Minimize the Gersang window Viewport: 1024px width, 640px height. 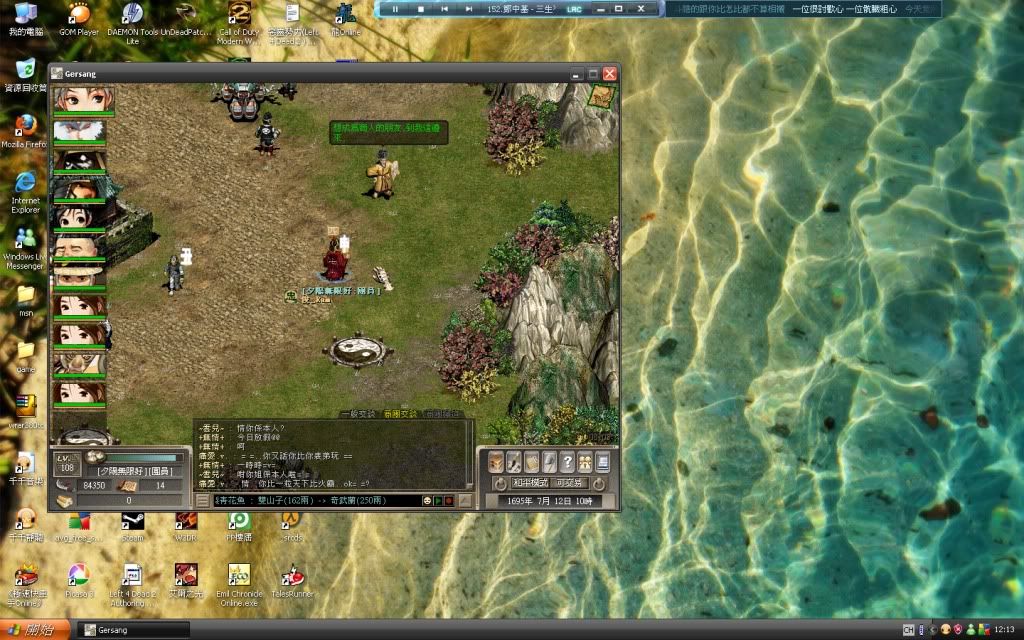576,74
